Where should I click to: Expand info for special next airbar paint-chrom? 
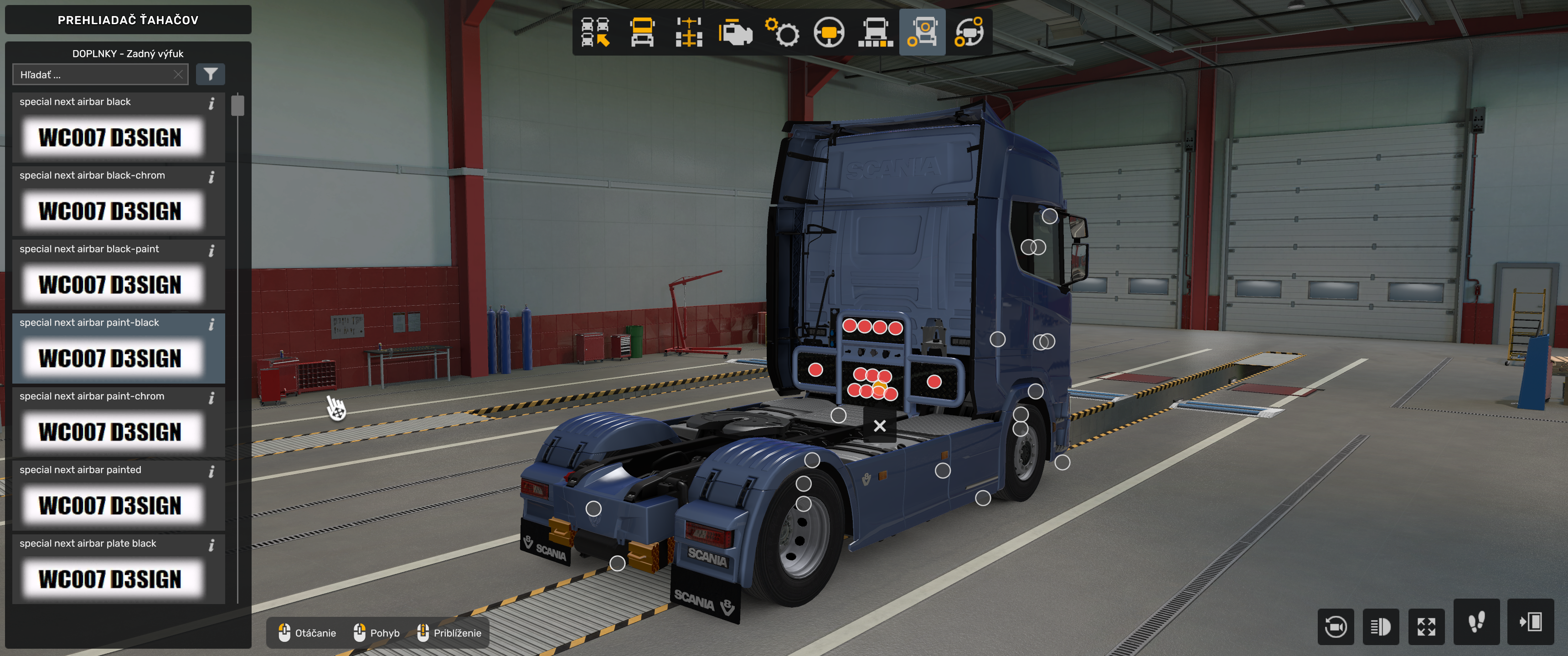tap(212, 398)
